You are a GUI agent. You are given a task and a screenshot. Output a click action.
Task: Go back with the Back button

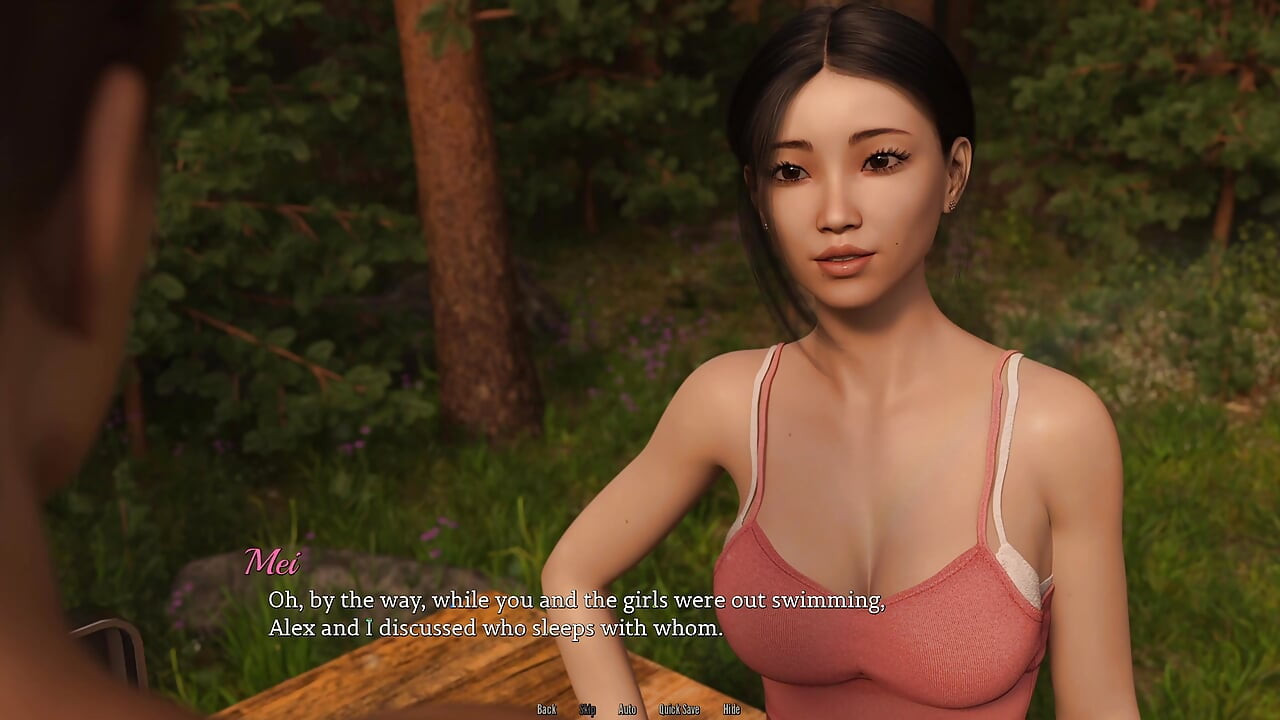tap(546, 710)
